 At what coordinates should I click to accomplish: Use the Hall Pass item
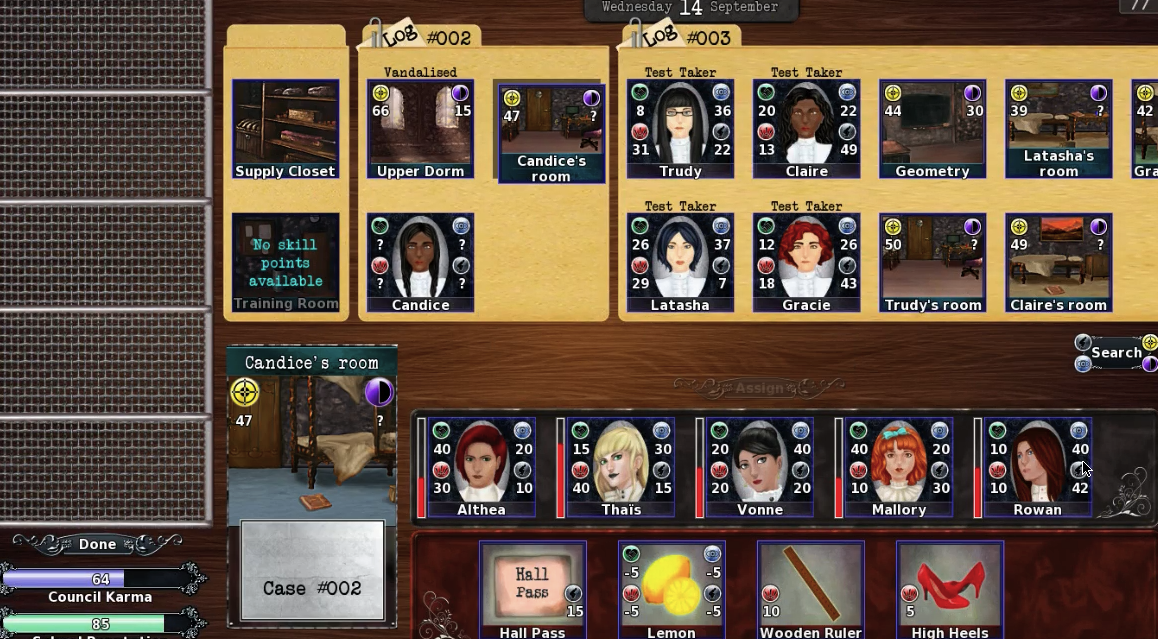(x=532, y=590)
